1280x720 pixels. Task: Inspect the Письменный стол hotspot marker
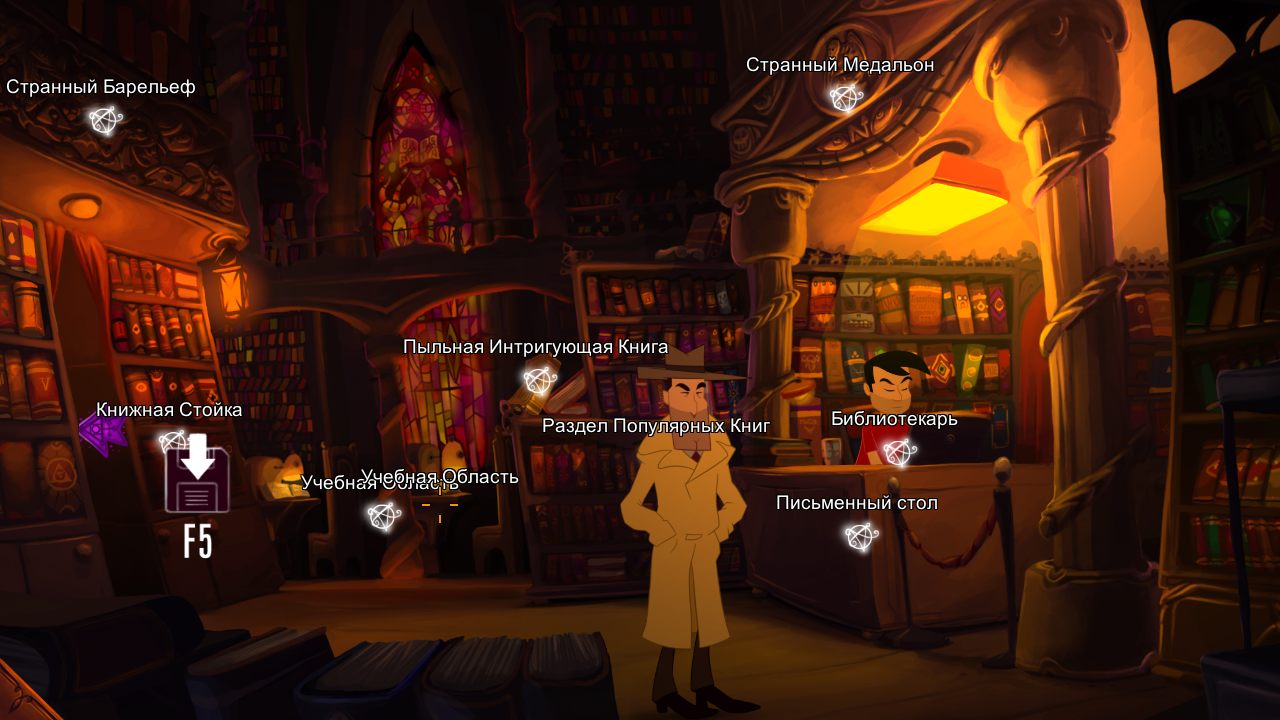(860, 537)
